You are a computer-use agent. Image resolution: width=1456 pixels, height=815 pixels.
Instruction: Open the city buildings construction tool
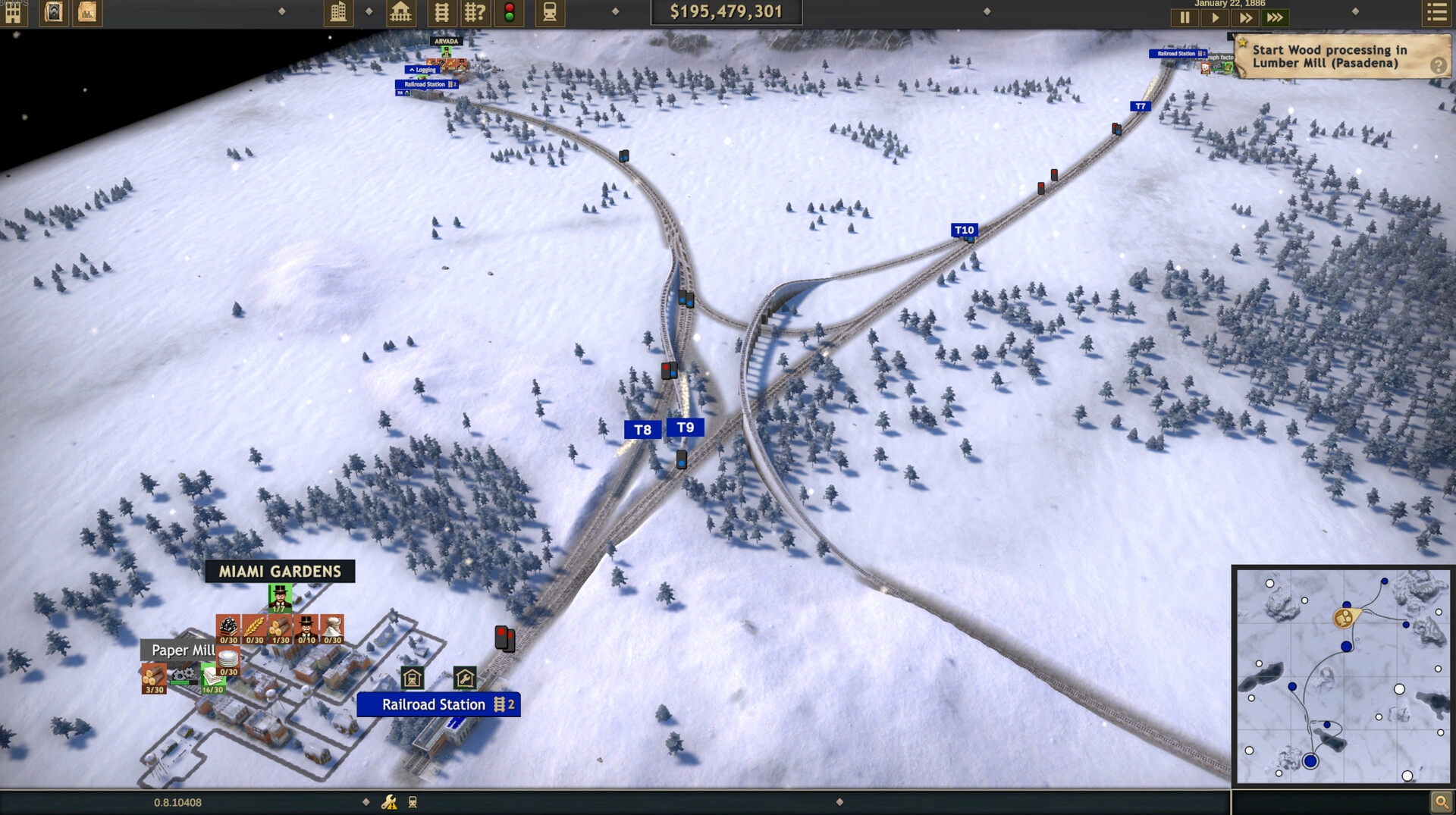[x=338, y=12]
